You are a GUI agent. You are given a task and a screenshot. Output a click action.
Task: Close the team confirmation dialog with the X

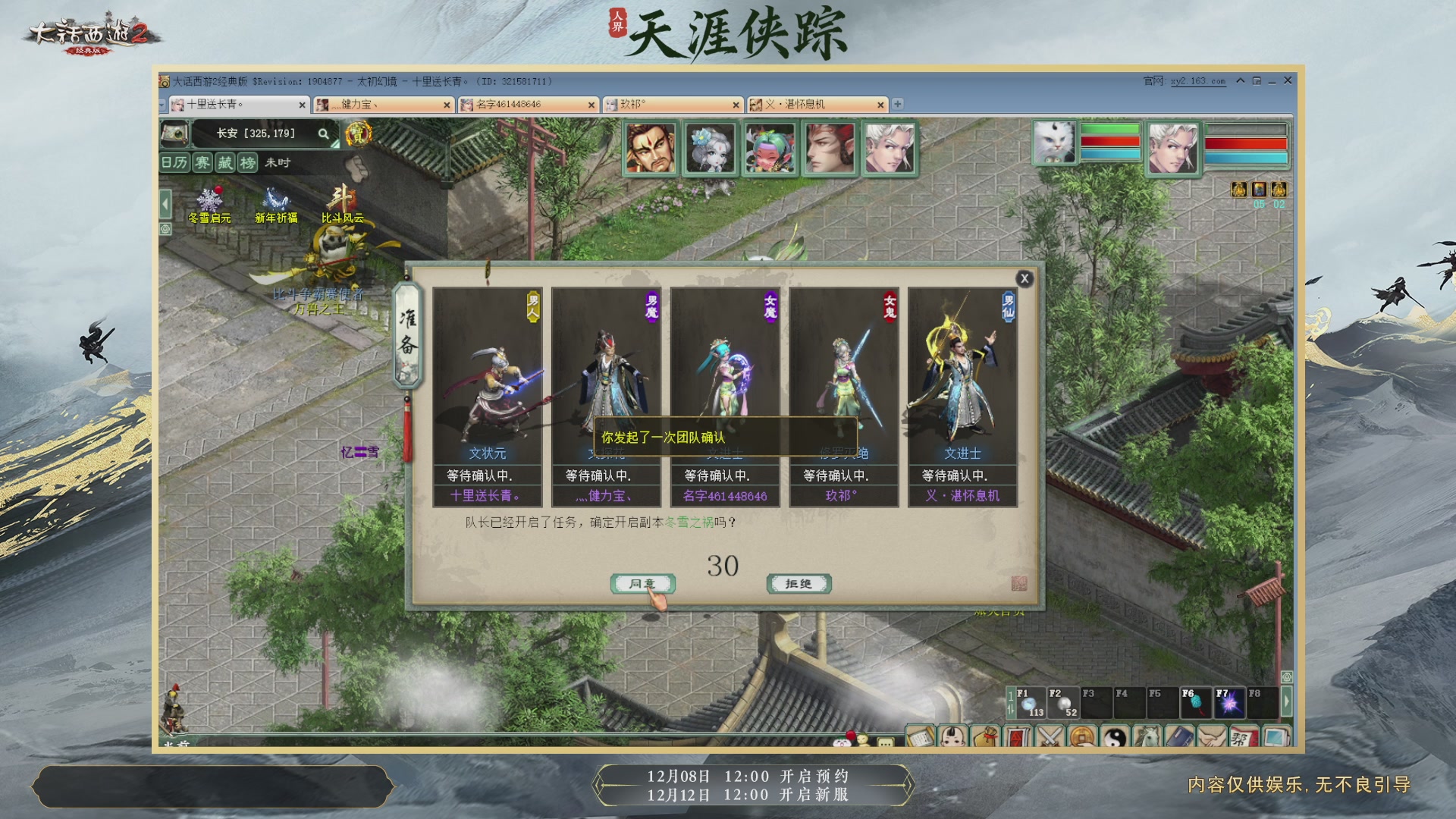point(1025,279)
